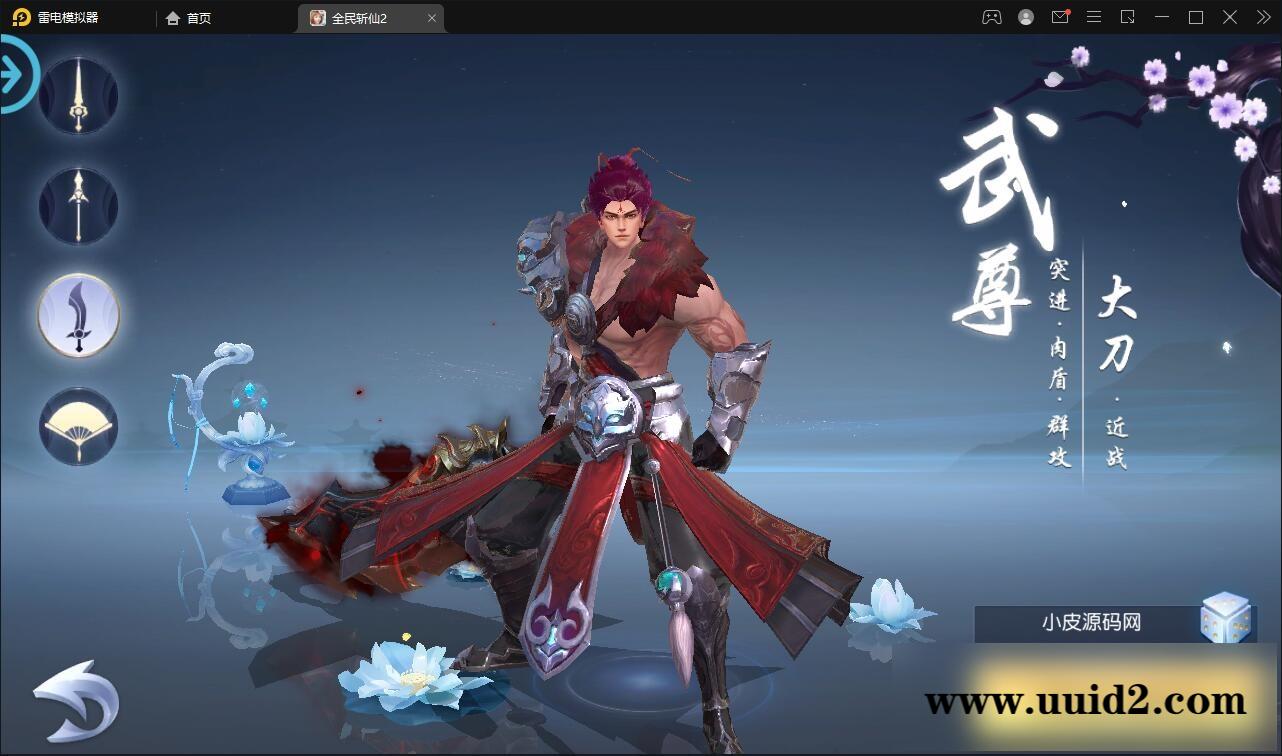Open the message inbox with red notification dot
This screenshot has height=756, width=1282.
1060,17
